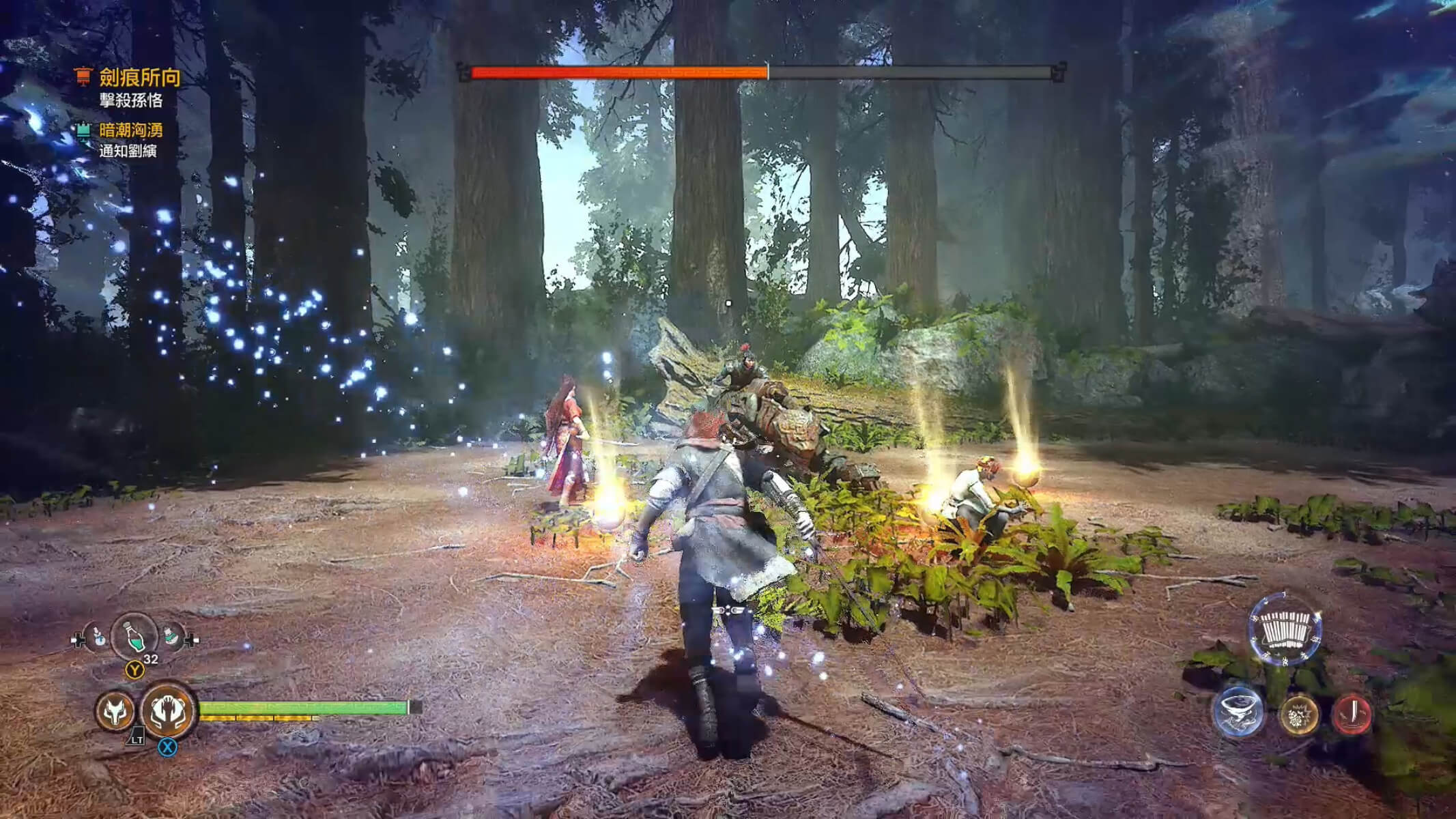The image size is (1456, 819).
Task: Open the 劍痕所向 main quest tracker
Action: [x=139, y=77]
